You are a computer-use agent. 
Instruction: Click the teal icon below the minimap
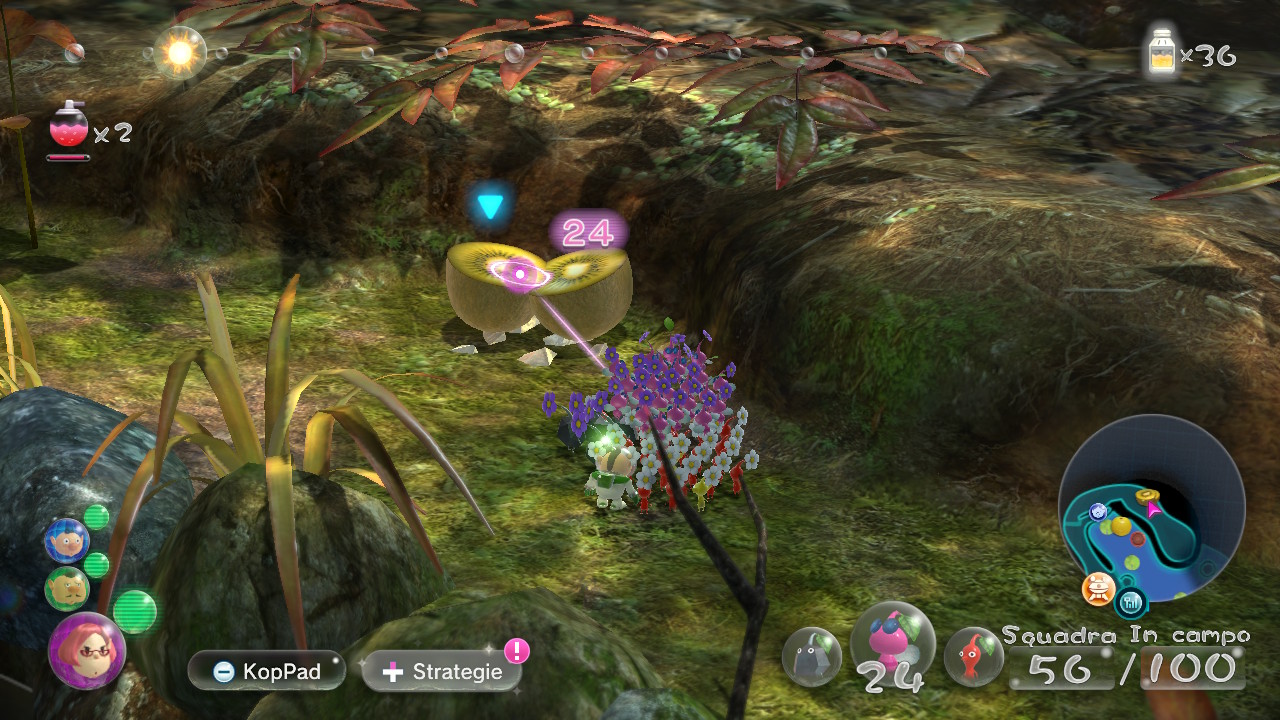tap(1132, 601)
